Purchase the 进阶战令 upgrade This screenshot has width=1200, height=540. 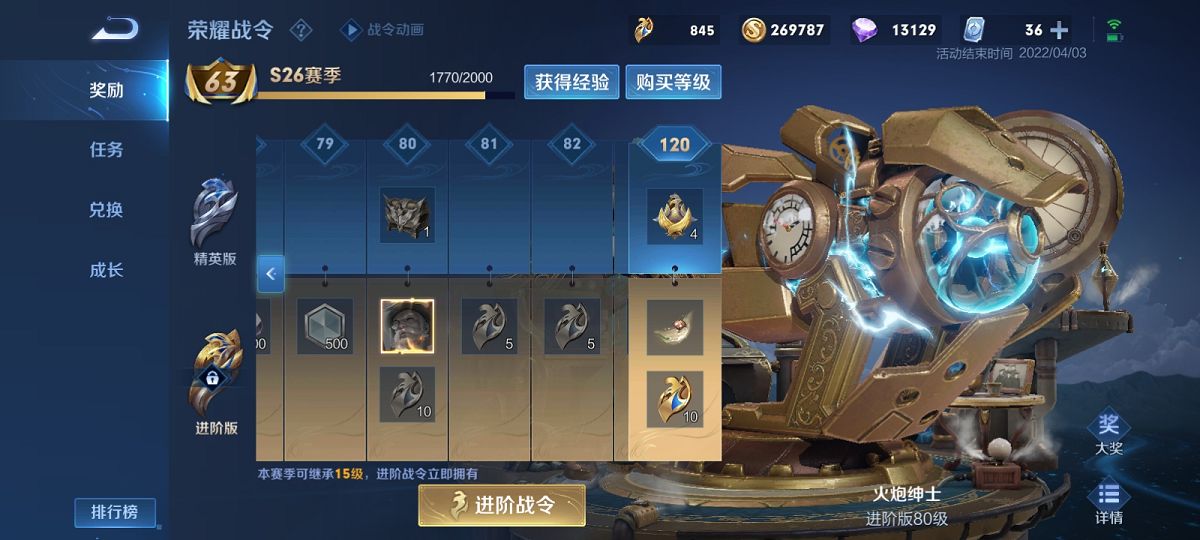click(x=502, y=504)
